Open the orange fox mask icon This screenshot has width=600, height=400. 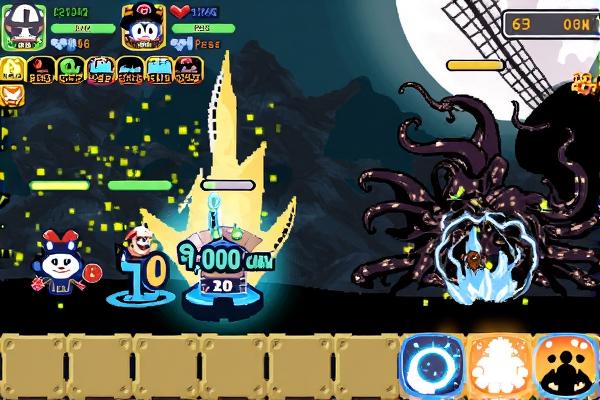tap(10, 96)
